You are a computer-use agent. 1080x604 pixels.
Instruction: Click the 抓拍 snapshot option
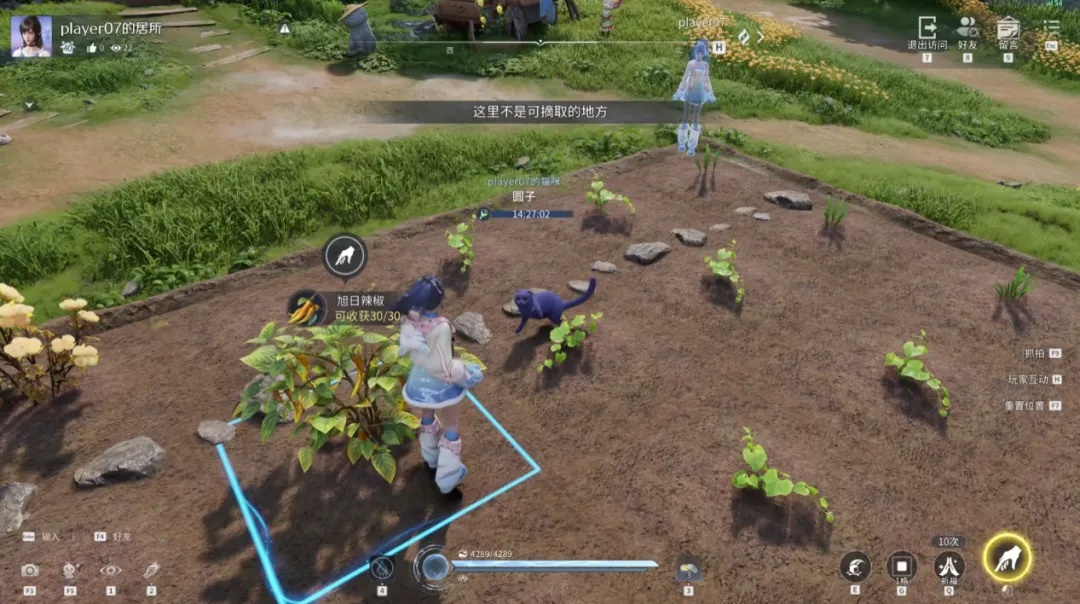click(1034, 353)
